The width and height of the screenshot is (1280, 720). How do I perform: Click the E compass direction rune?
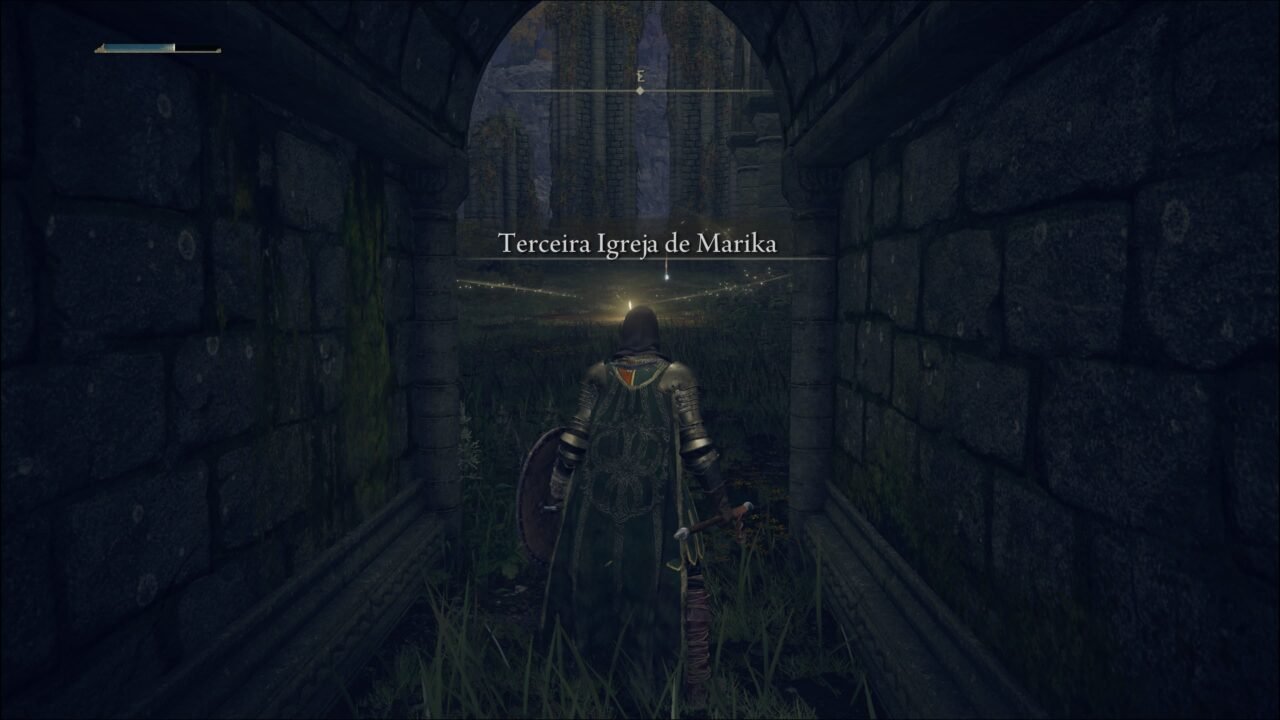tap(640, 74)
